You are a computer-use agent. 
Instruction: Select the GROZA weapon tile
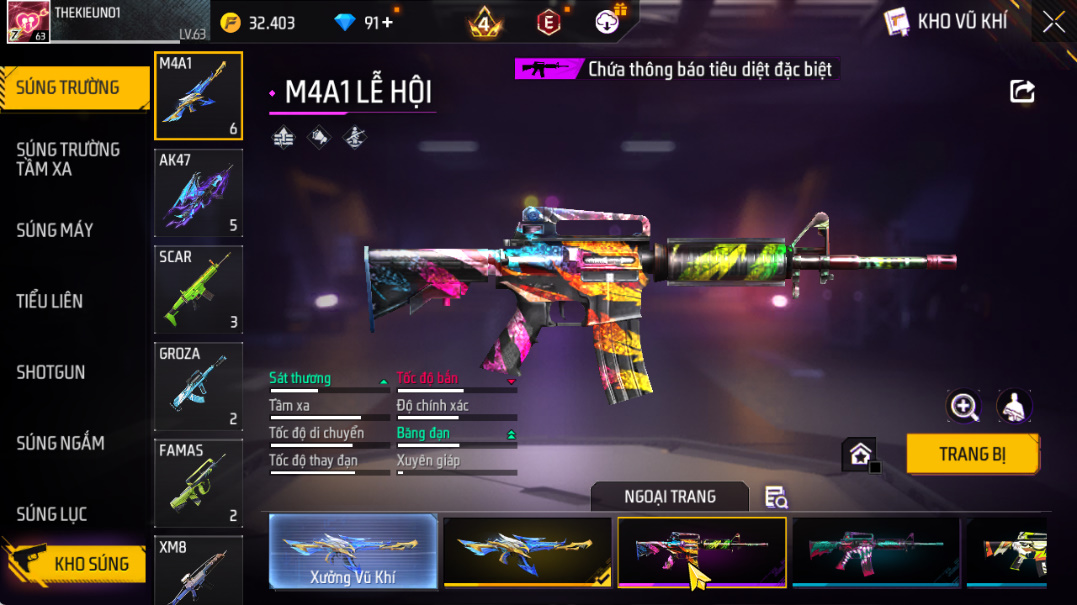[199, 387]
